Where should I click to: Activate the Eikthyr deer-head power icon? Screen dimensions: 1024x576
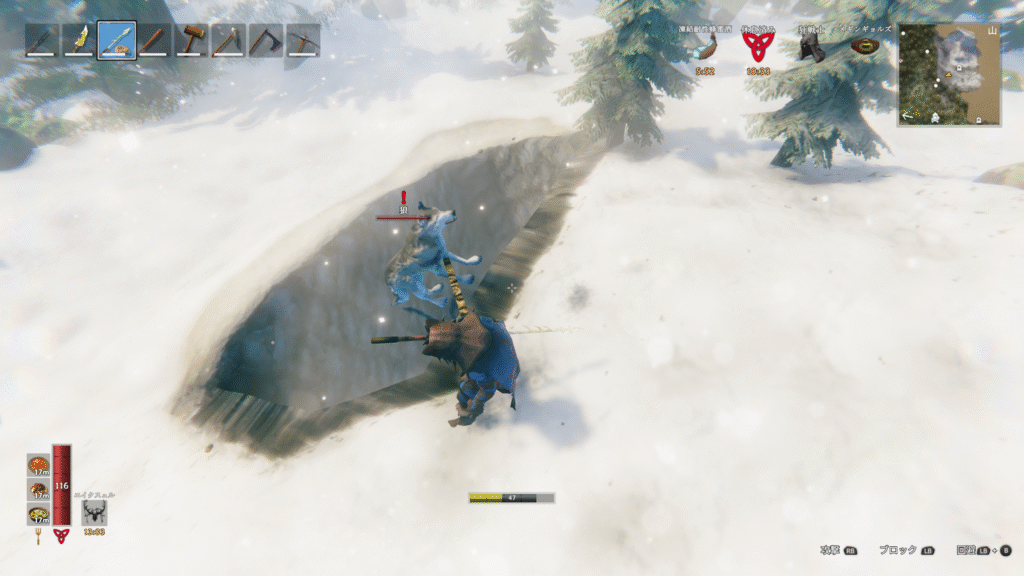95,512
